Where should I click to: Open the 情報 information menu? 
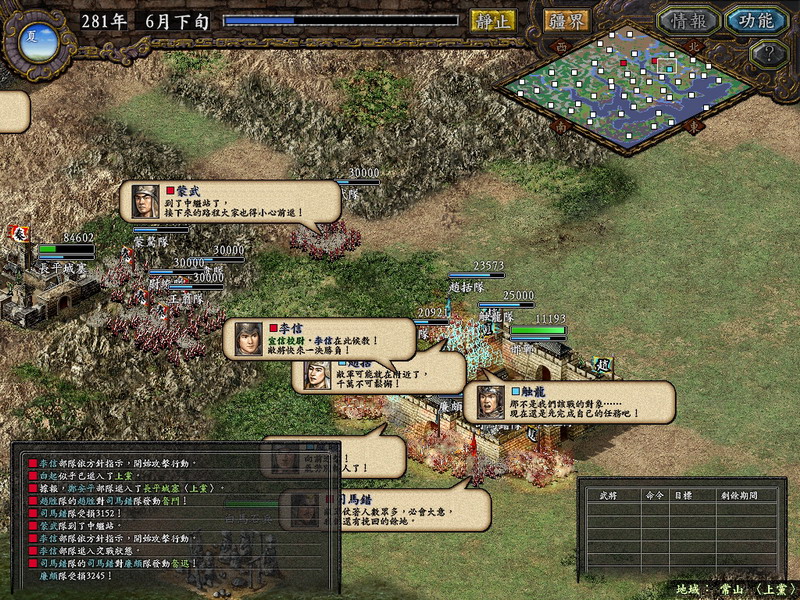(687, 21)
